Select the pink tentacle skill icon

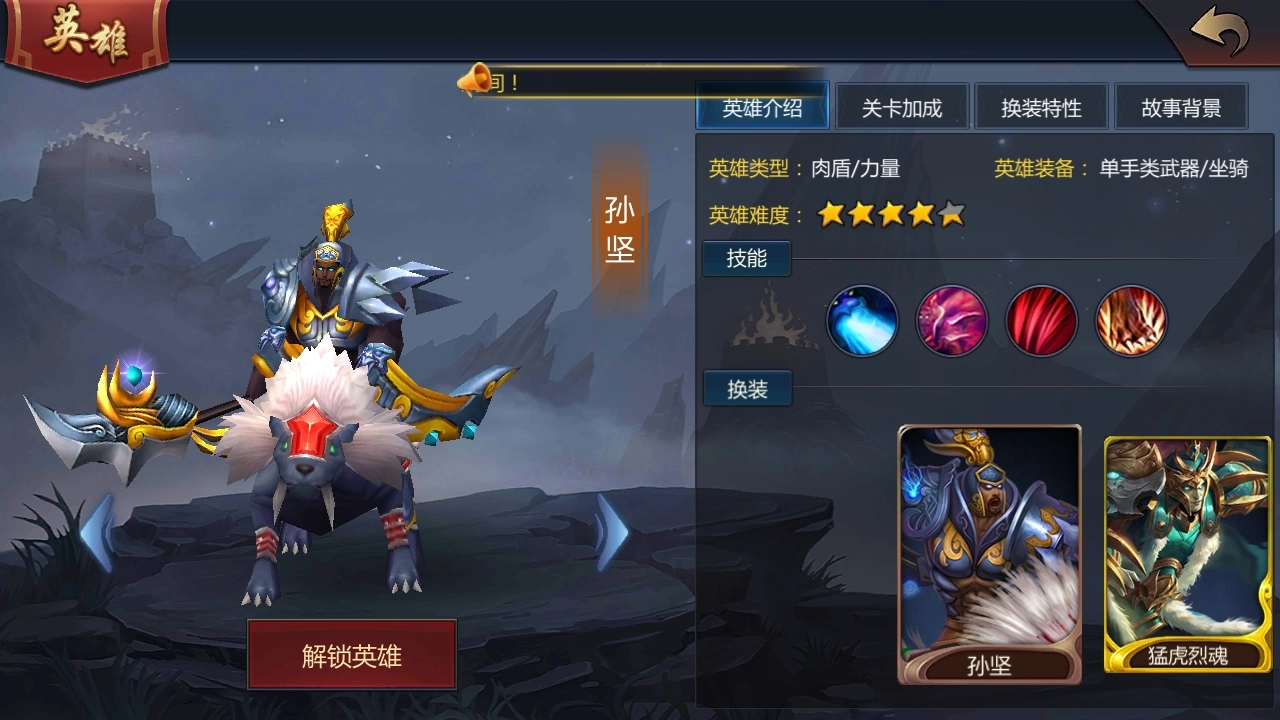click(x=952, y=320)
